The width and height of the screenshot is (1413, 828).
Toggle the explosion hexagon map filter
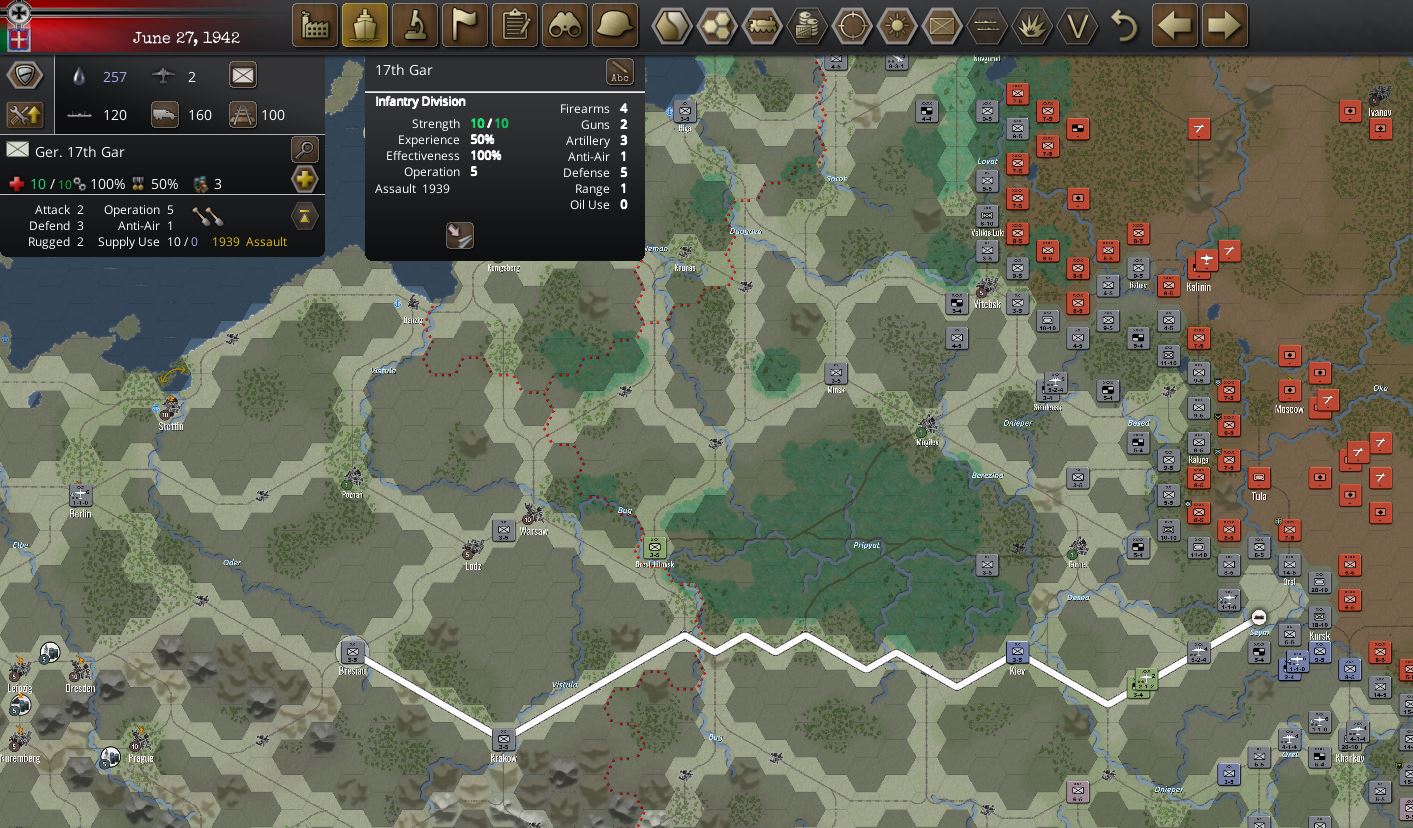pos(1032,25)
